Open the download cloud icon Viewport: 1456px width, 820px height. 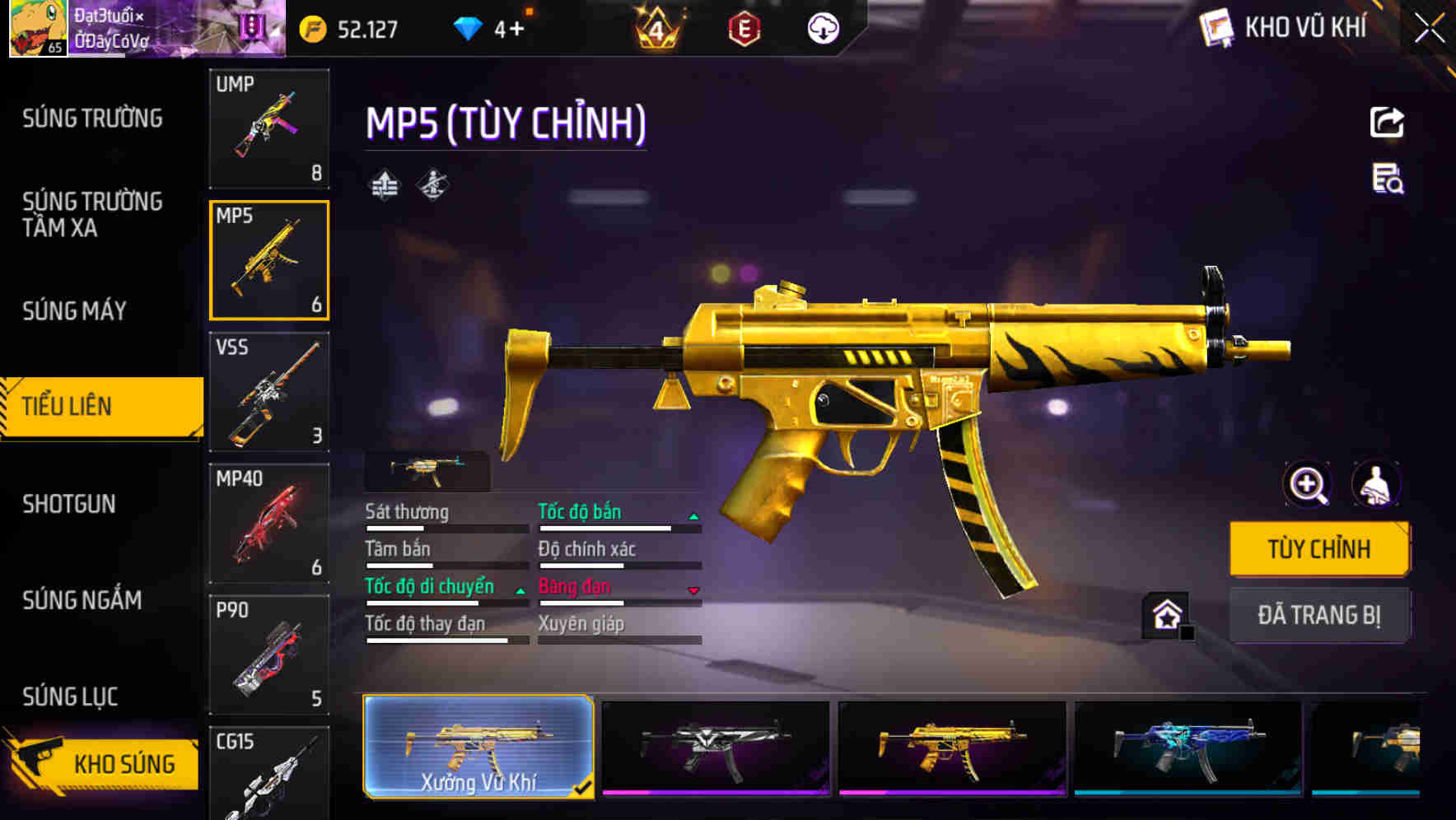tap(823, 30)
